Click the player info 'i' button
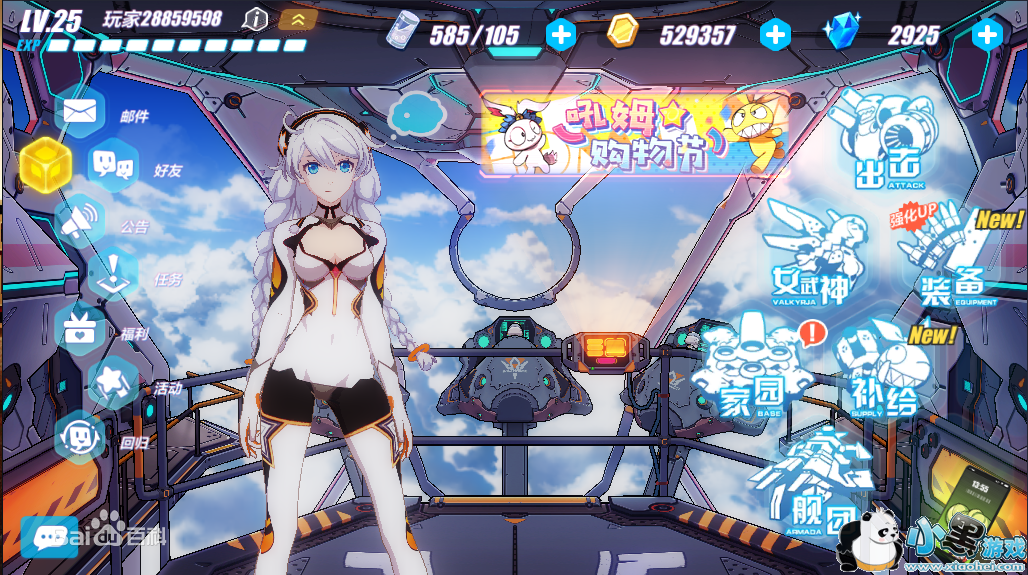Viewport: 1028px width, 575px height. coord(256,18)
